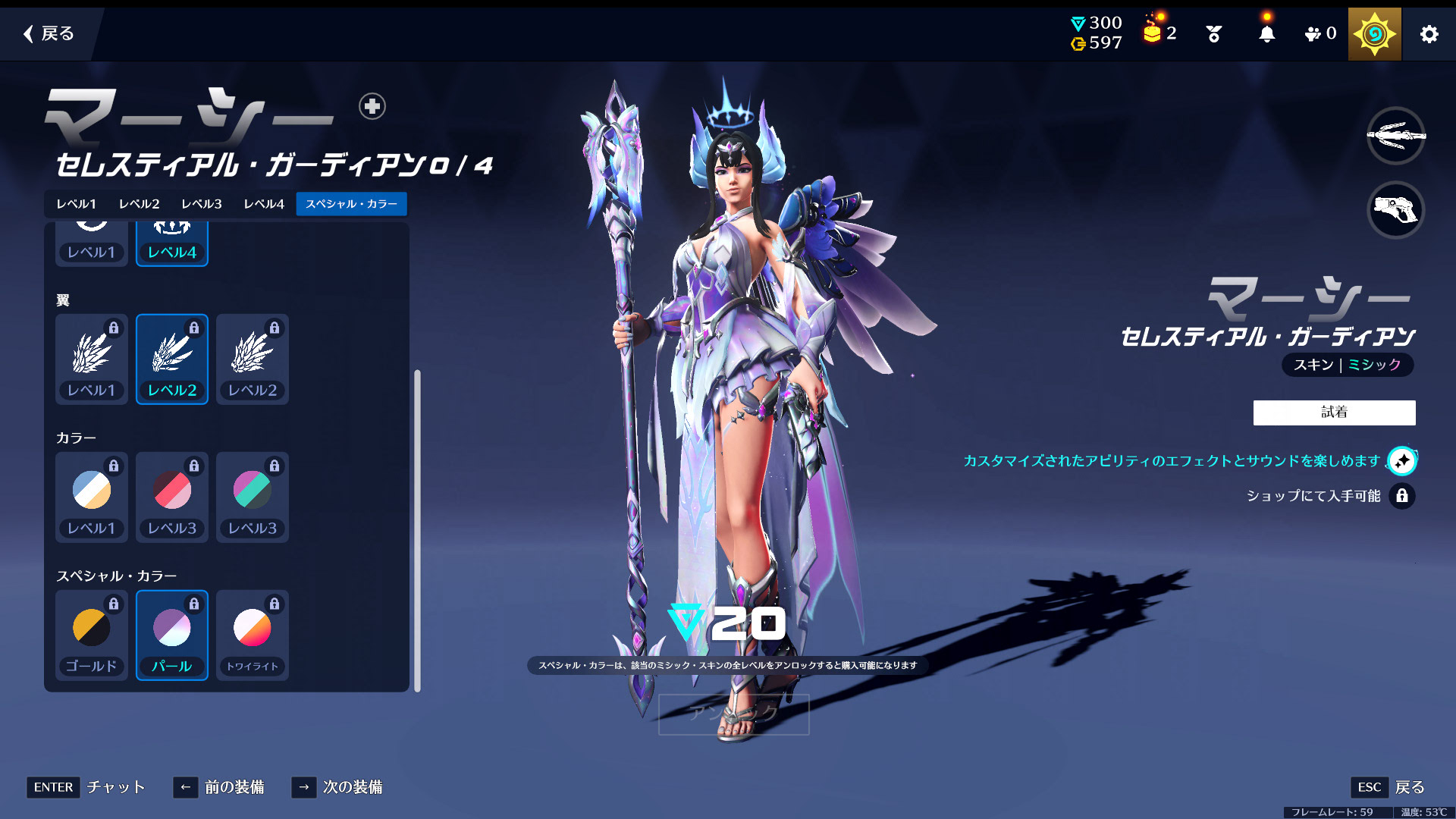1456x819 pixels.
Task: Go back with the 戻る button
Action: (x=49, y=33)
